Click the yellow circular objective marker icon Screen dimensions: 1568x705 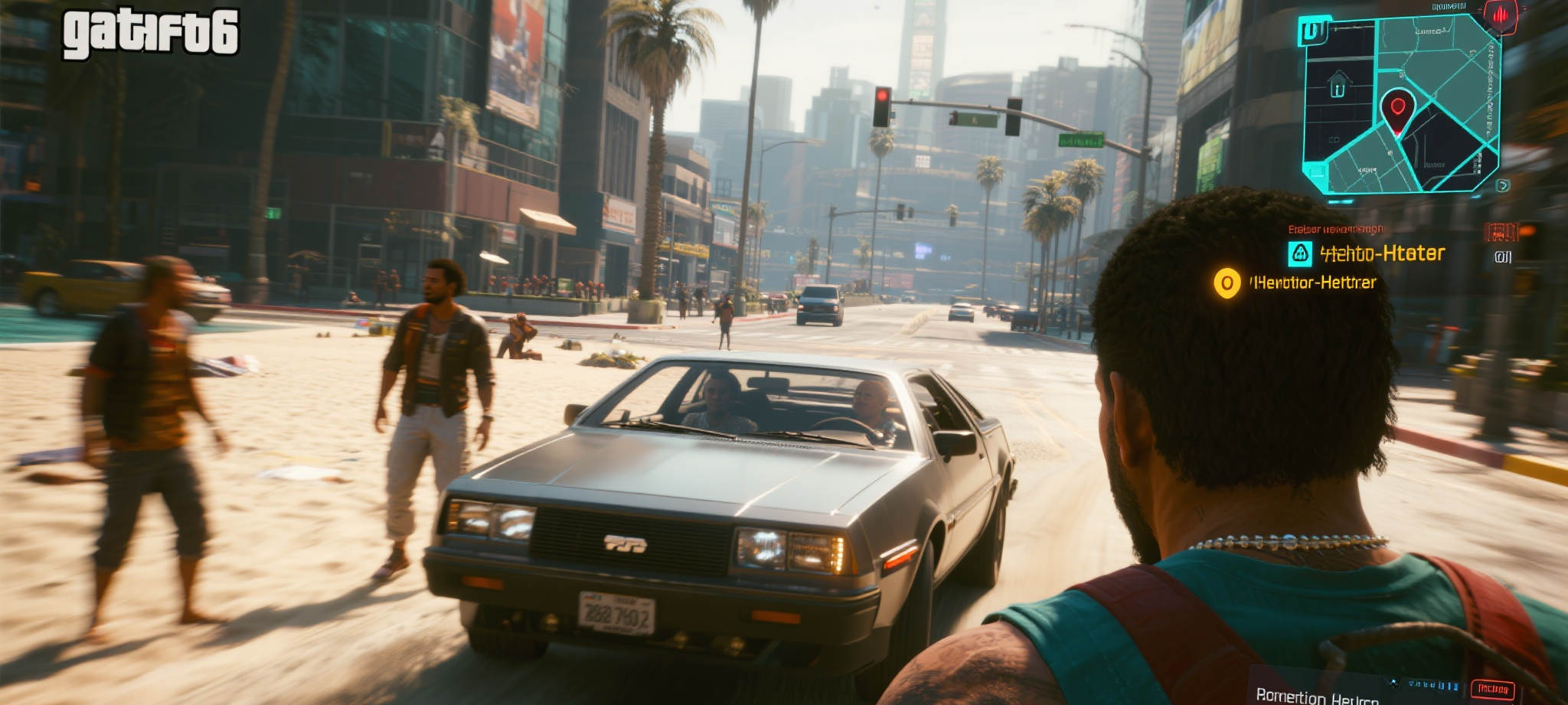1227,283
